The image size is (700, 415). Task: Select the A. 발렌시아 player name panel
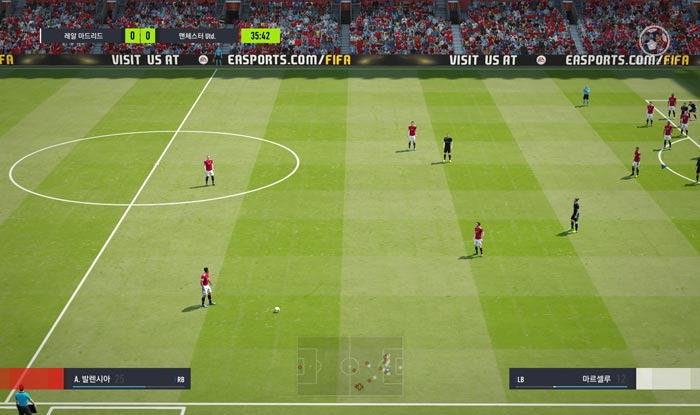click(127, 379)
